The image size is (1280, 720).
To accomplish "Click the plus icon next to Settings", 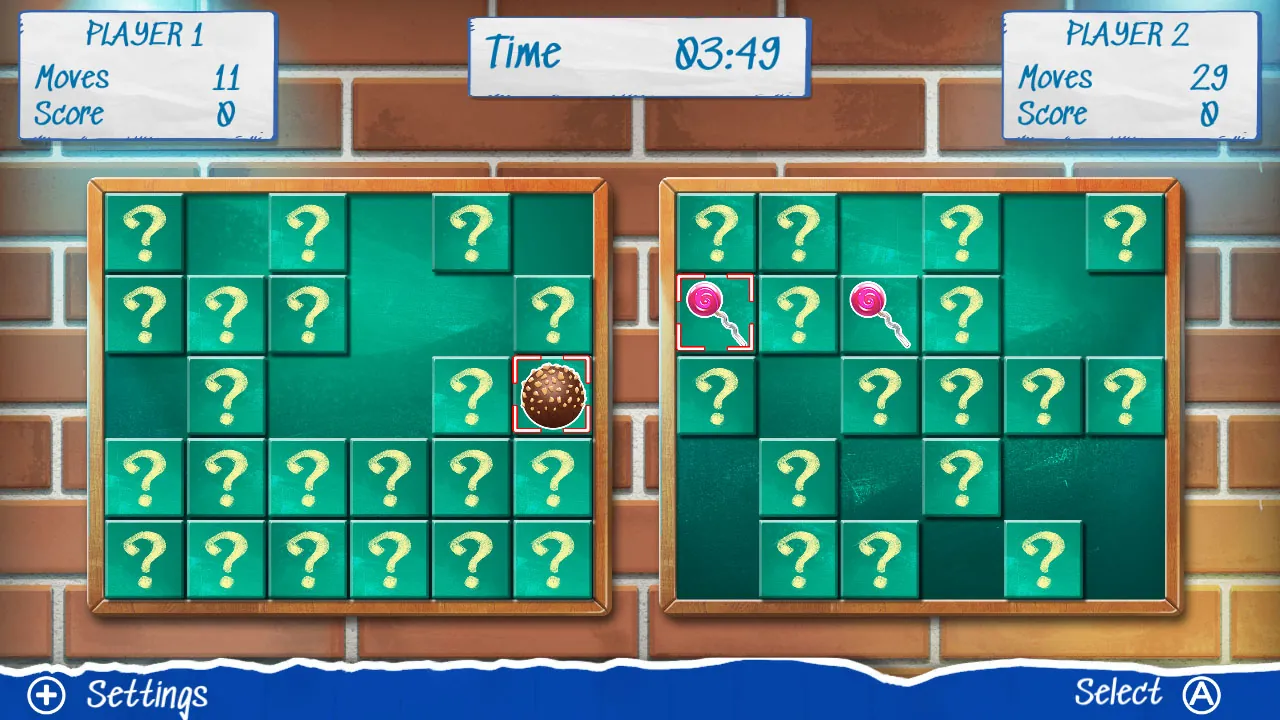I will tap(45, 694).
